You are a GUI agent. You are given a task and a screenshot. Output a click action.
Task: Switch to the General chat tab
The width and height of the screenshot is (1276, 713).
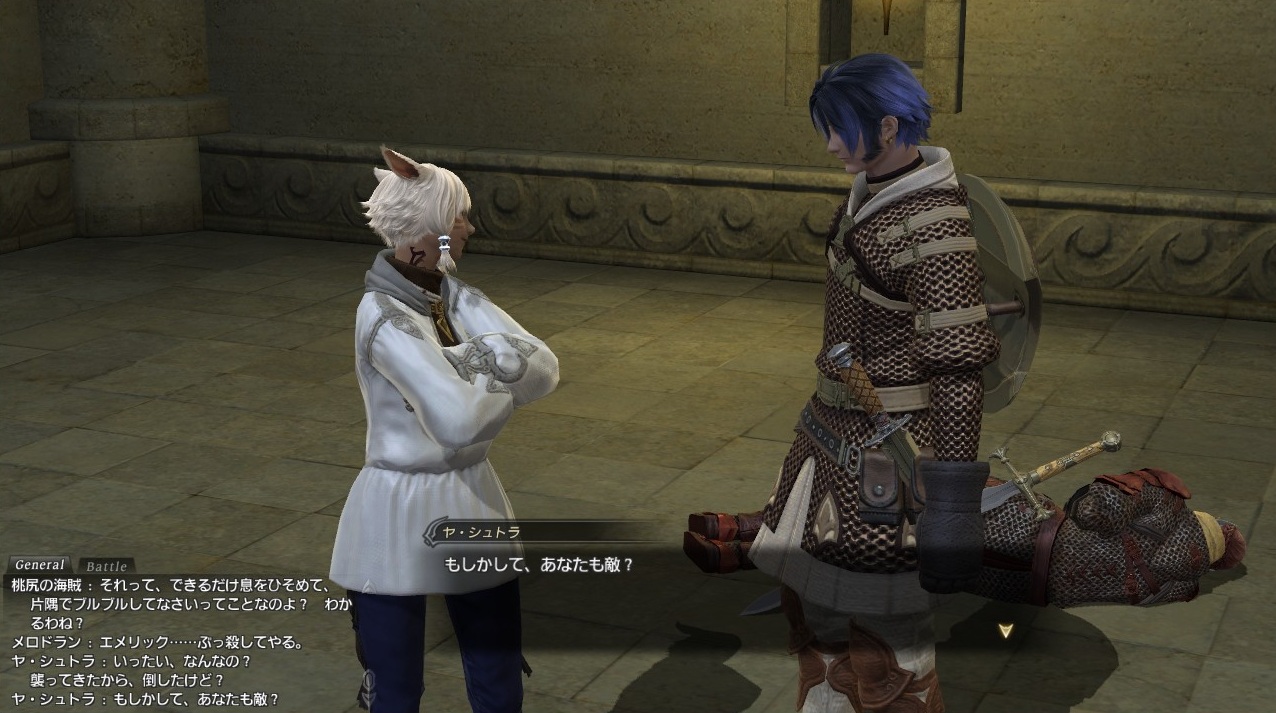point(40,565)
